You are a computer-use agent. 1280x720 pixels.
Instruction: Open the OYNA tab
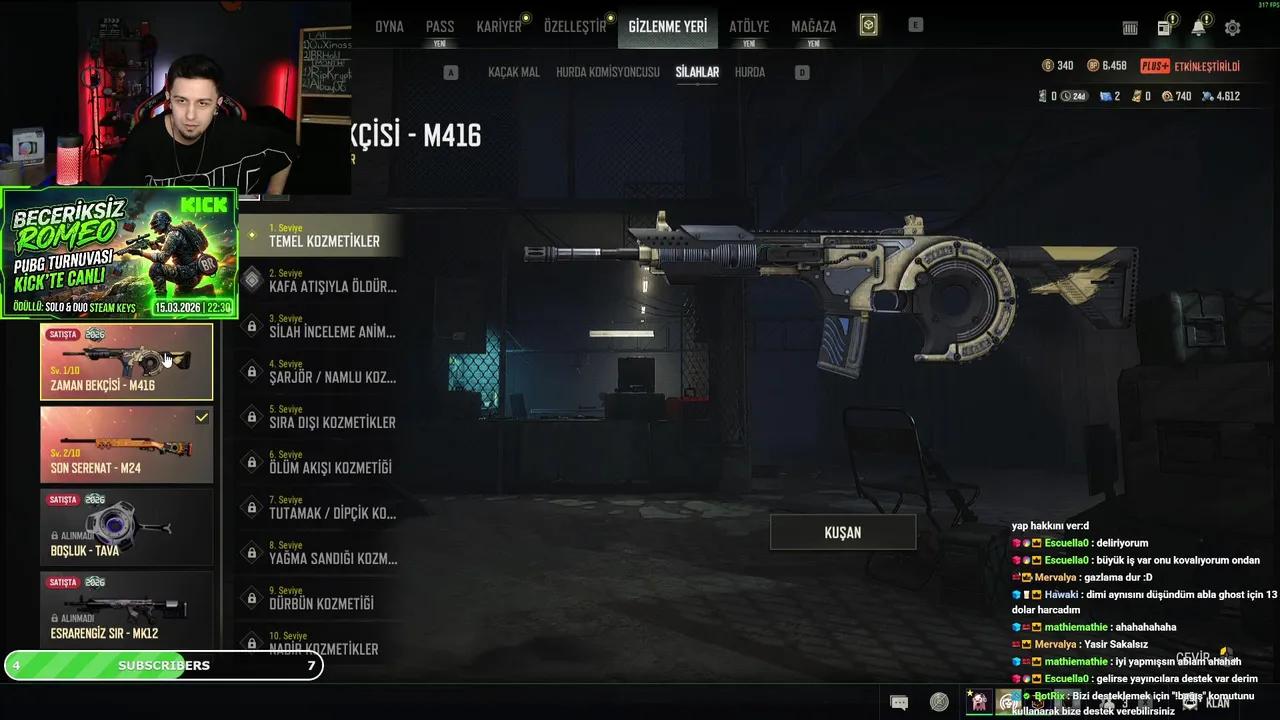(x=389, y=27)
